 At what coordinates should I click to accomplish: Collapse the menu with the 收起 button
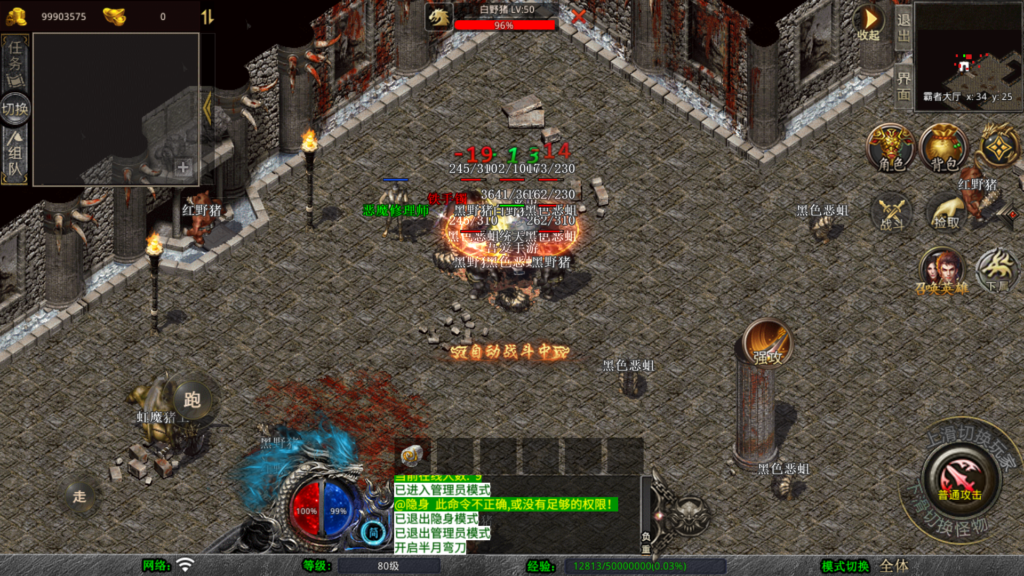[x=868, y=23]
